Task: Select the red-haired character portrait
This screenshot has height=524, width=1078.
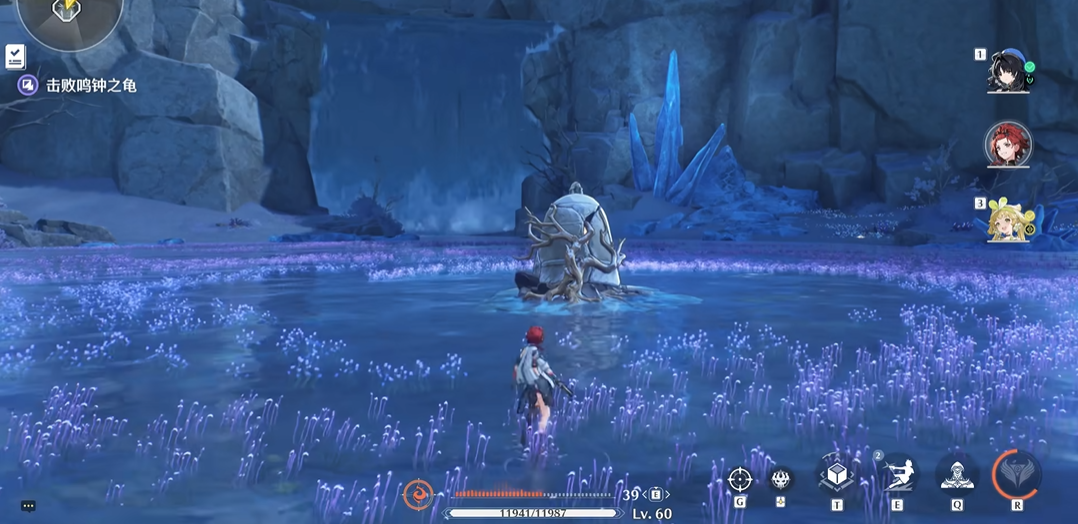Action: tap(1007, 145)
